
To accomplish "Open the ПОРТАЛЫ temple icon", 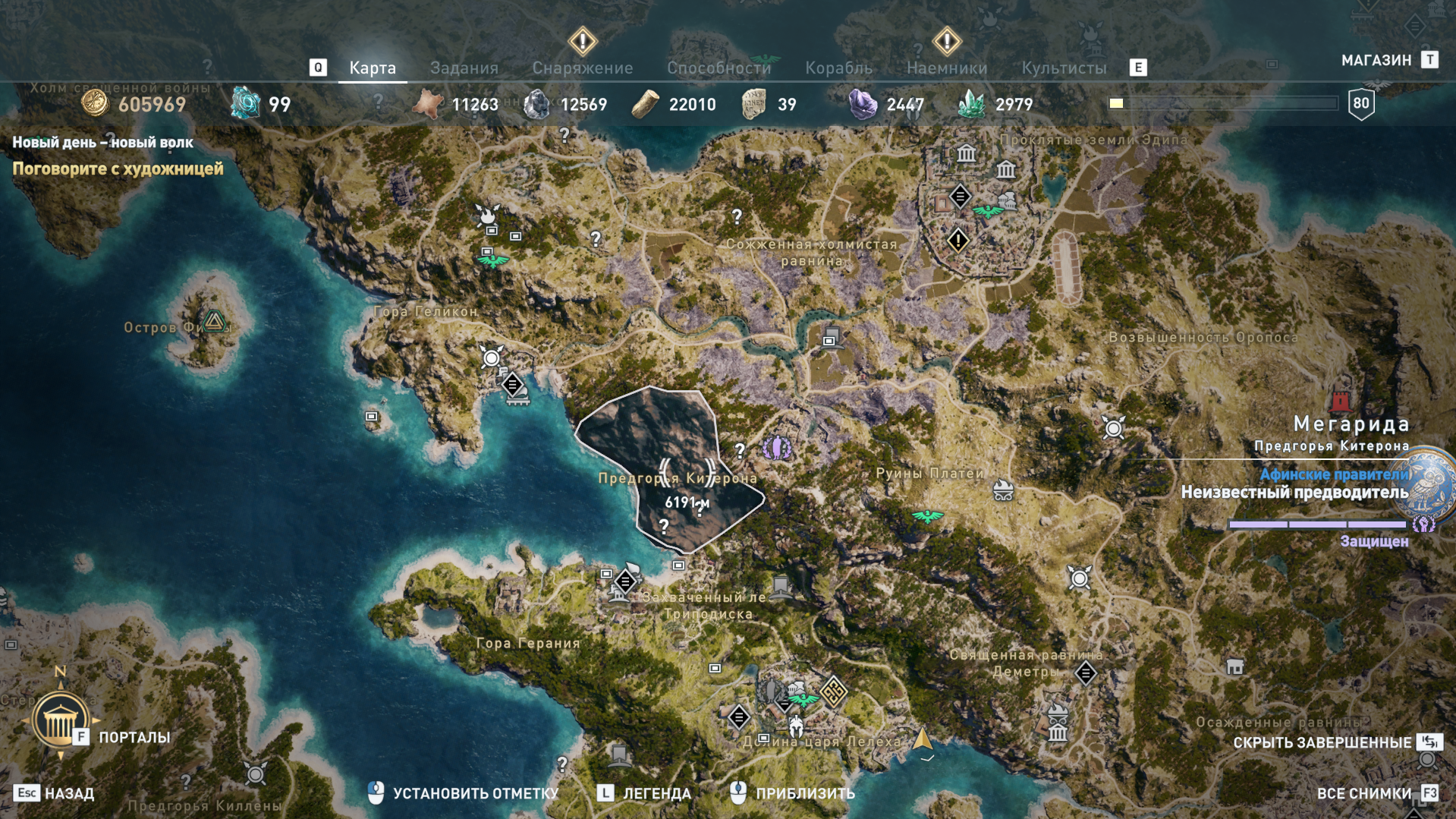I will (60, 720).
